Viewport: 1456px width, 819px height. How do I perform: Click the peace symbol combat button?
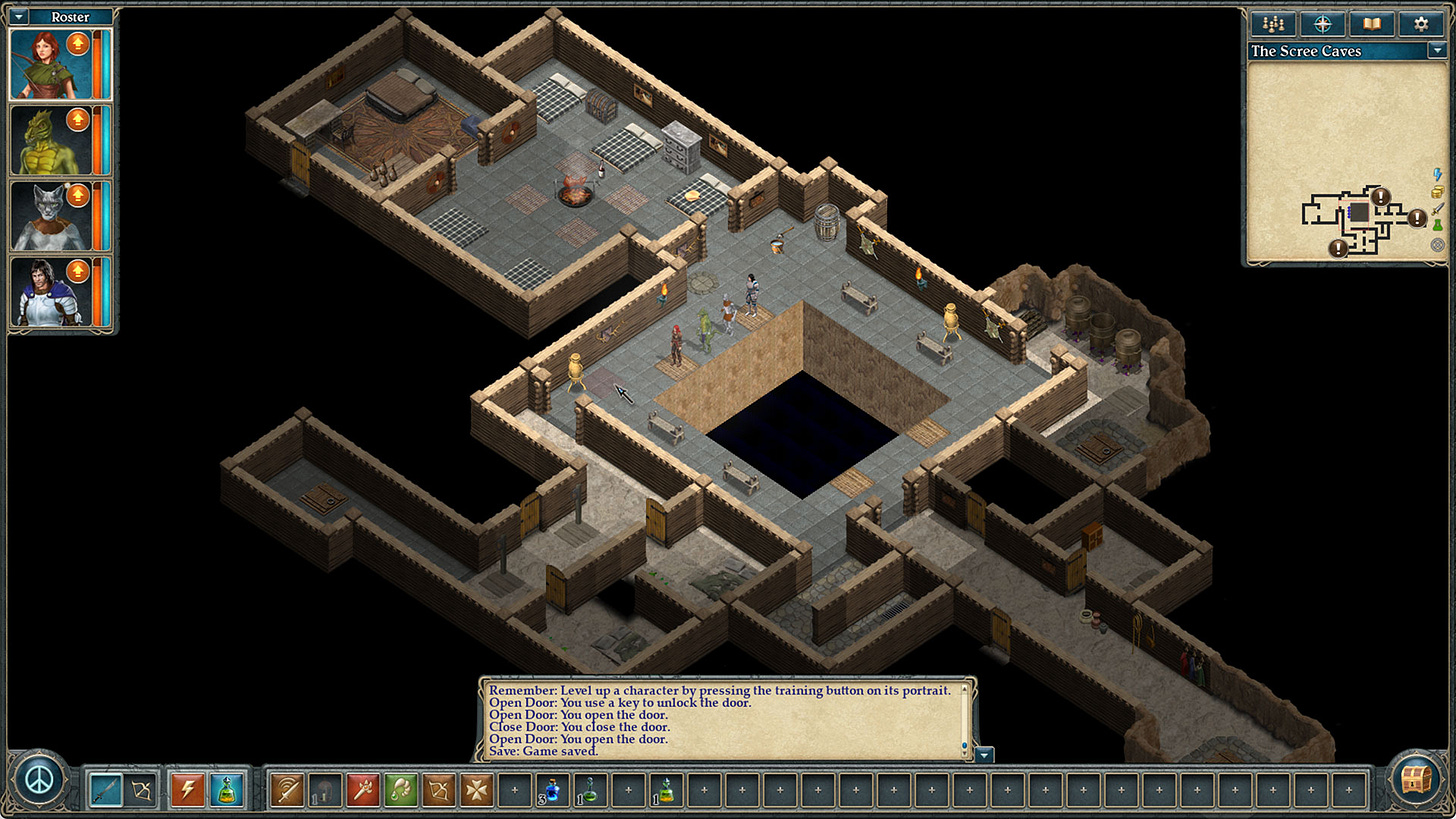point(41,780)
